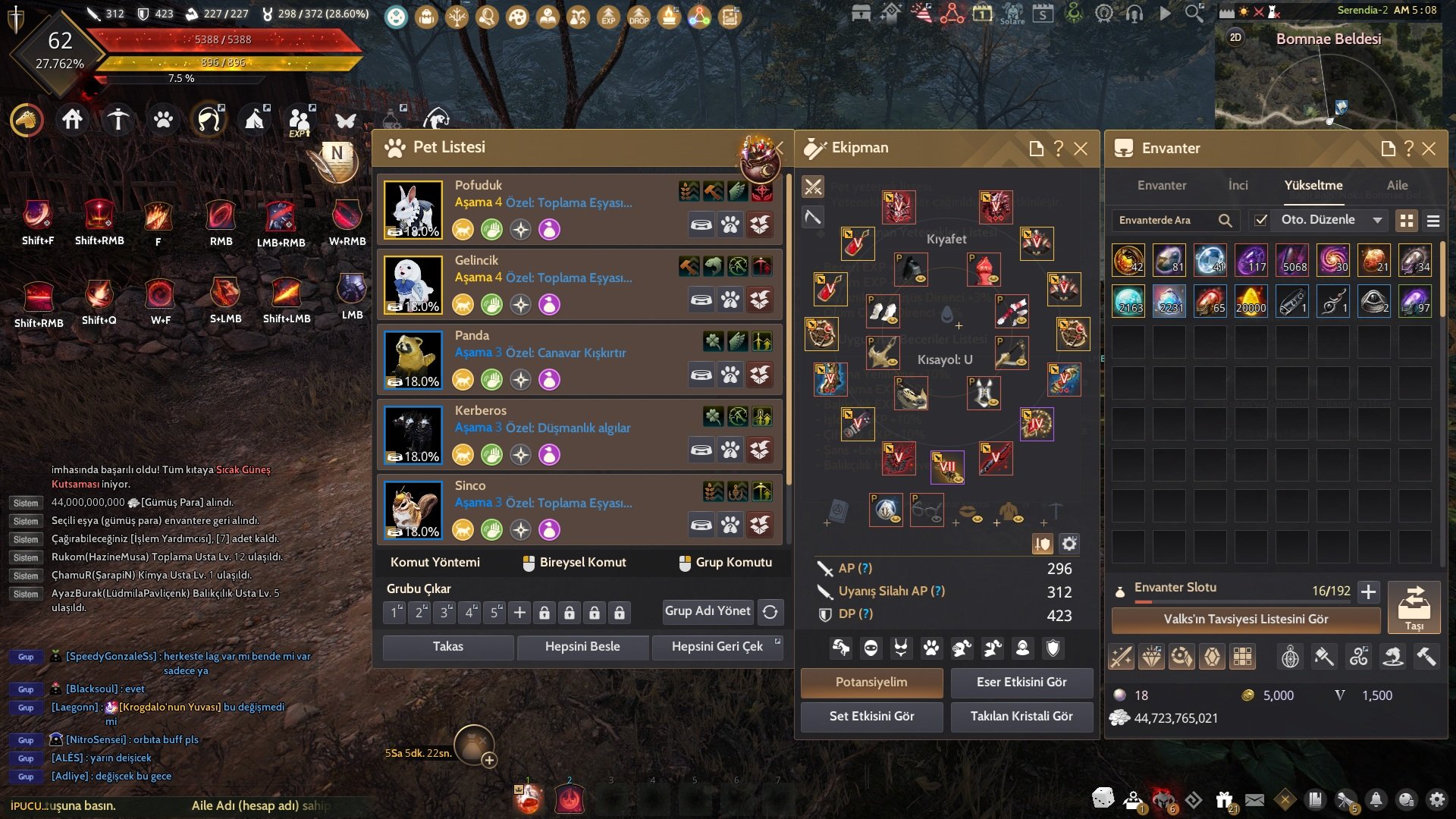
Task: Click the Taşı transfer button
Action: 1414,607
